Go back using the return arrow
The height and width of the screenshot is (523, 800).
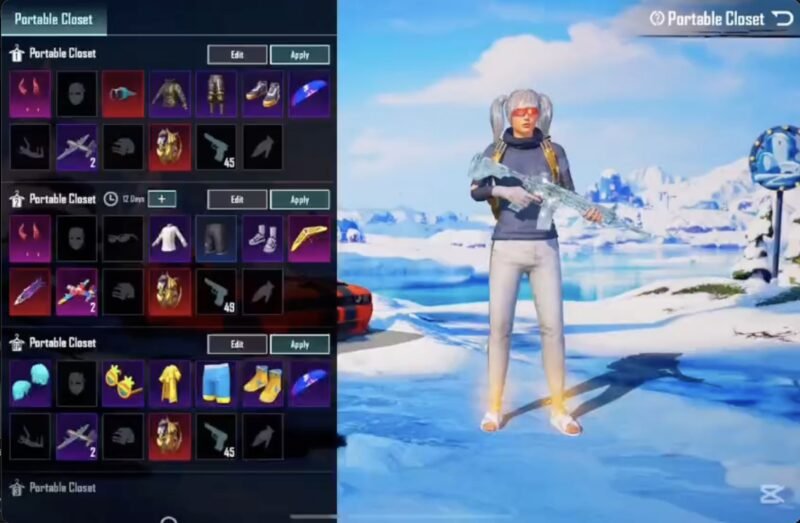tap(783, 18)
